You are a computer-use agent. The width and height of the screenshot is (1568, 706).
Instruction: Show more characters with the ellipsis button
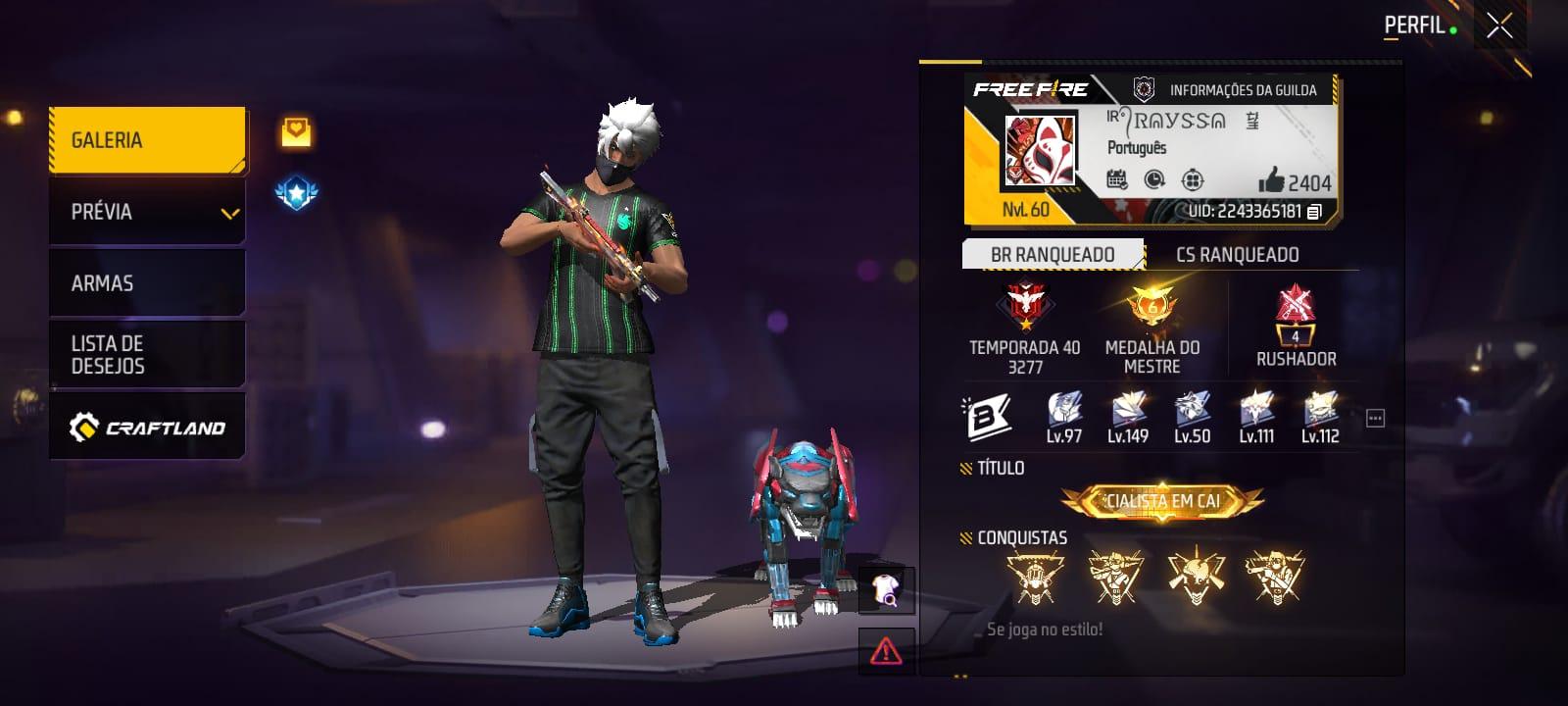point(1375,419)
